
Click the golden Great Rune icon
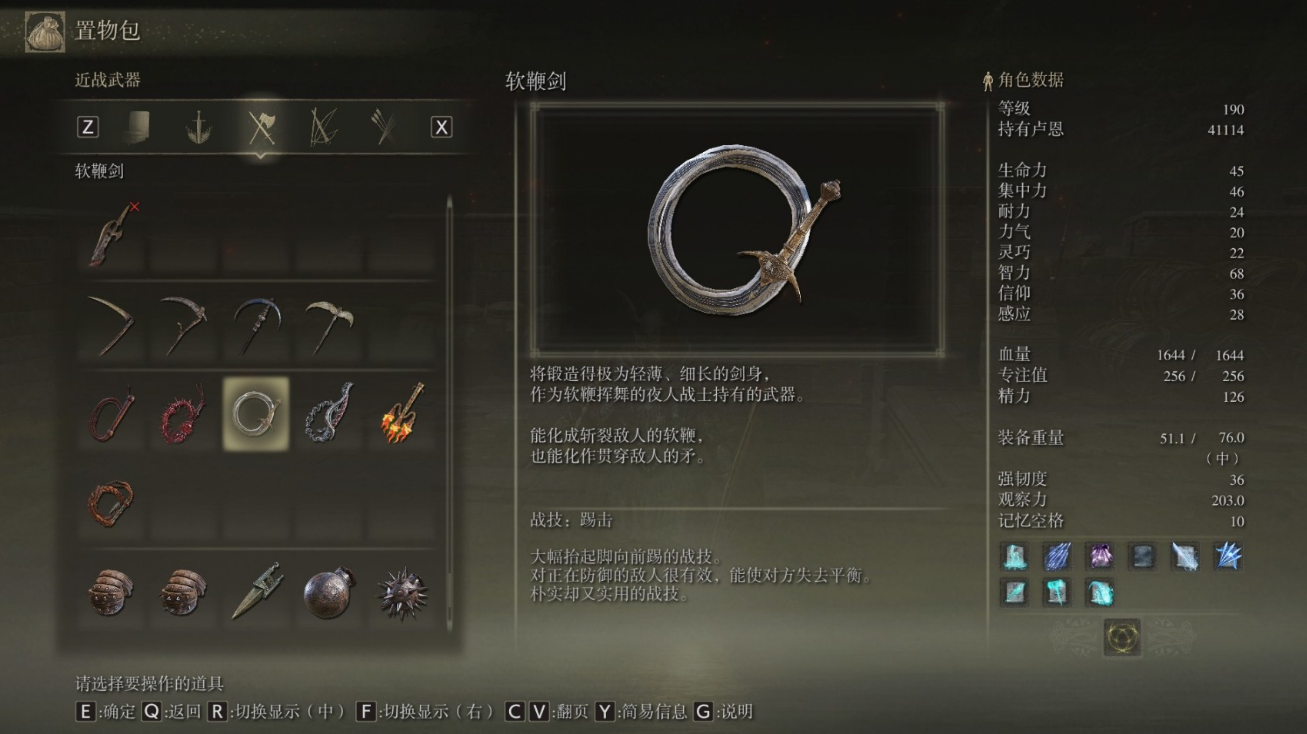coord(1122,637)
